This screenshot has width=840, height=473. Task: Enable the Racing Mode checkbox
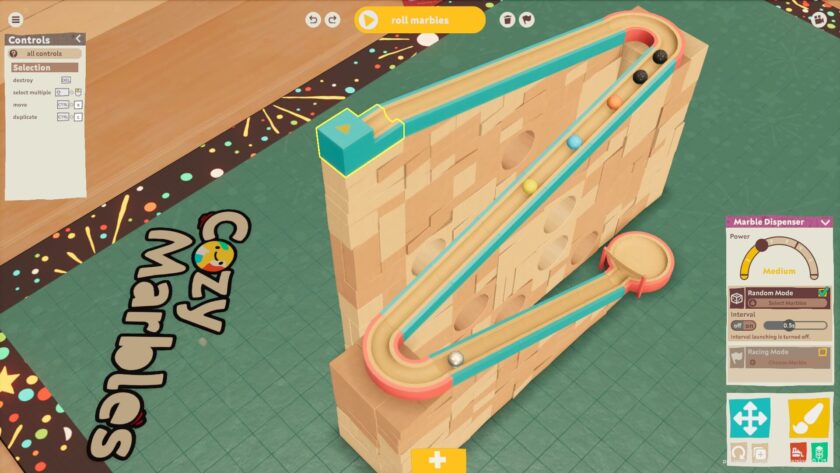[822, 352]
